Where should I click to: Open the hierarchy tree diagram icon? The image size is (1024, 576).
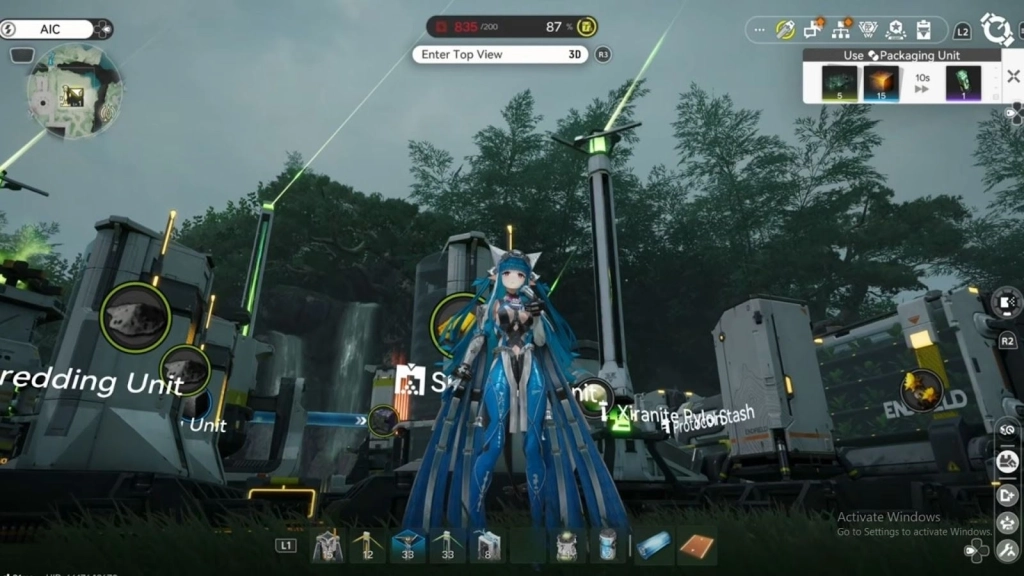tap(841, 29)
